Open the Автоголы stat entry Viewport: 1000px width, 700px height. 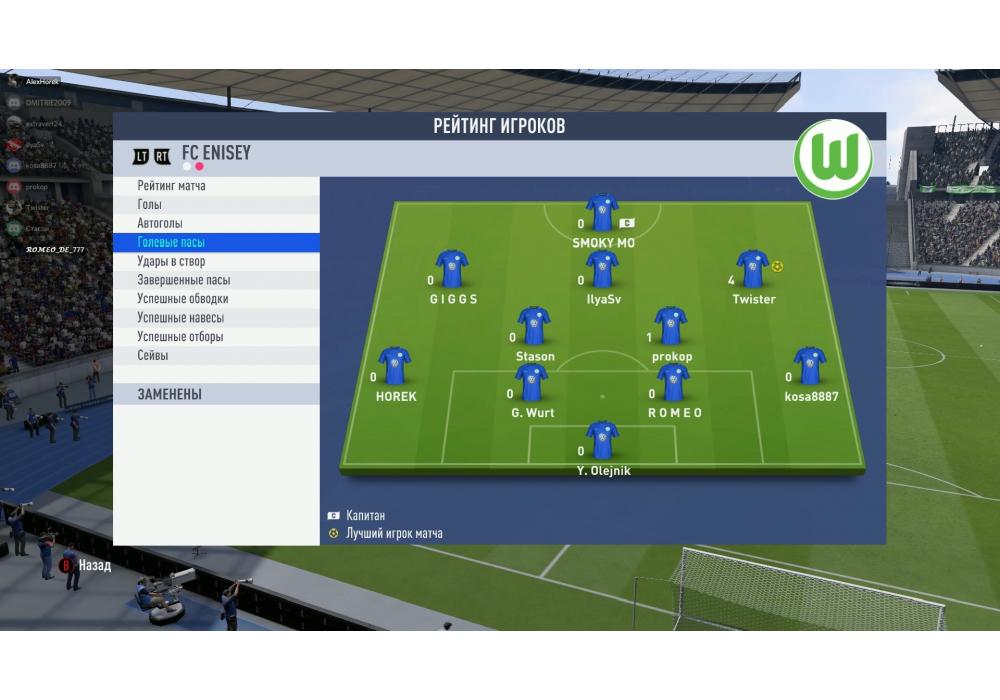(x=160, y=224)
